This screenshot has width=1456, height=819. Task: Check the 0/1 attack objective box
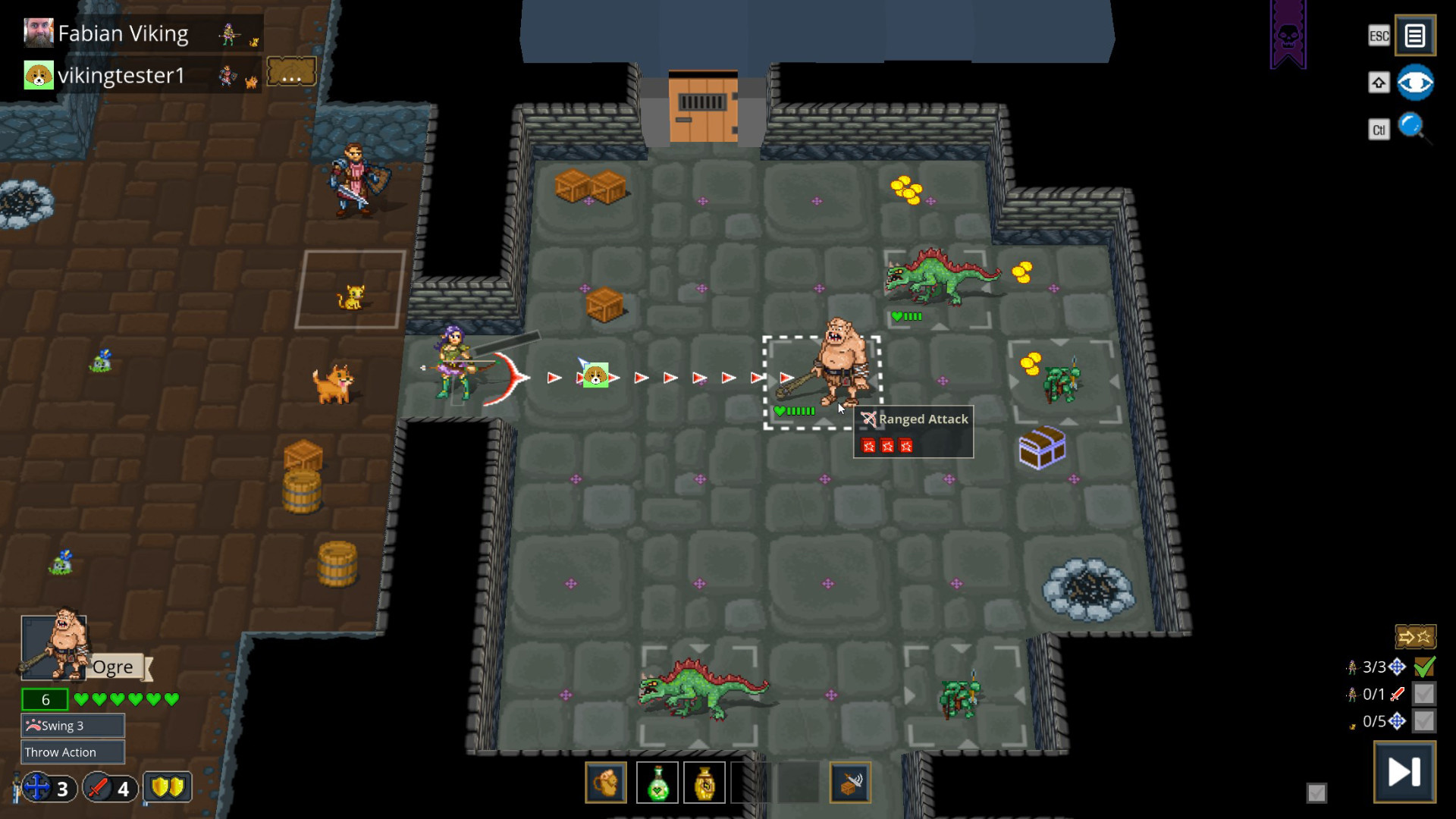point(1423,694)
